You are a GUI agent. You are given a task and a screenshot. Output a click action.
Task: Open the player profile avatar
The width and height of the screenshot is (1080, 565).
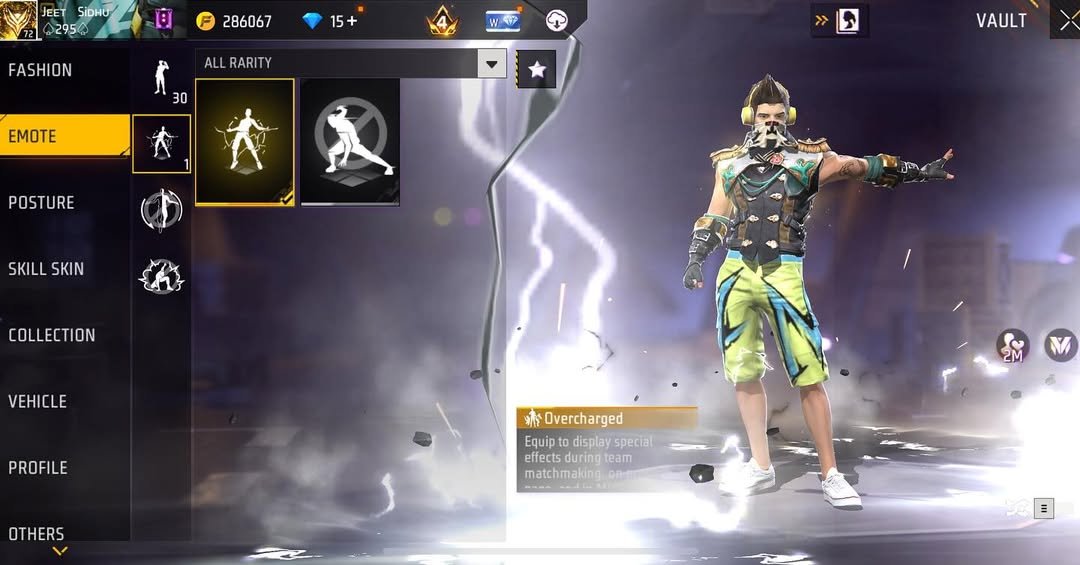tap(19, 20)
